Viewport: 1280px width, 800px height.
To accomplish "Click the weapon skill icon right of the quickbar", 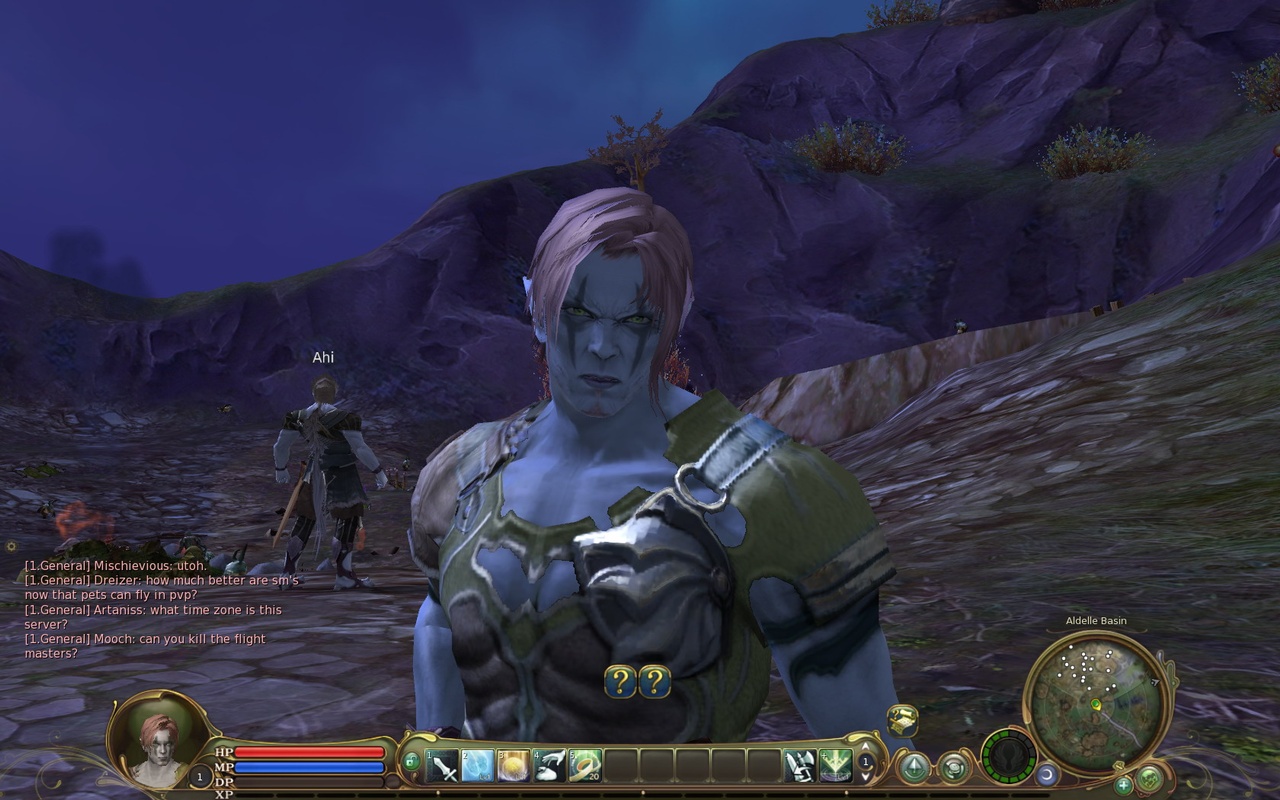I will coord(799,765).
